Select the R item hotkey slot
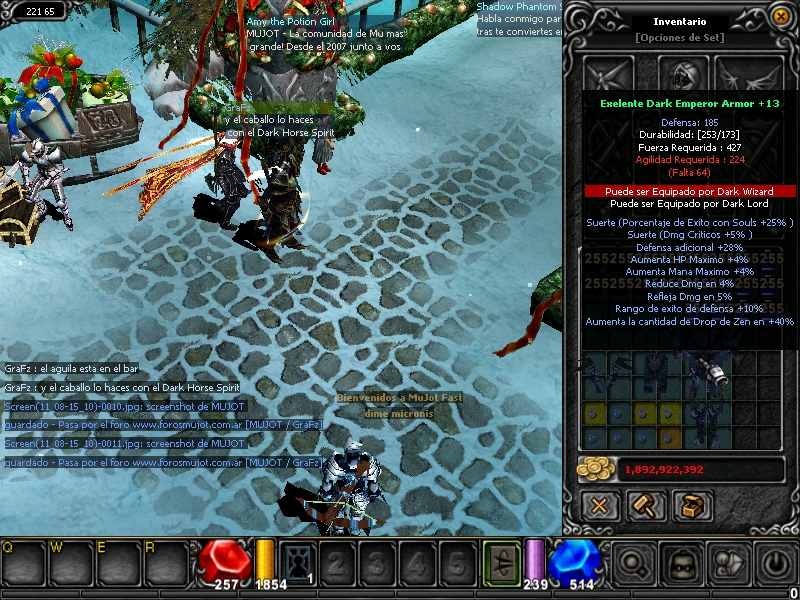 pos(165,563)
